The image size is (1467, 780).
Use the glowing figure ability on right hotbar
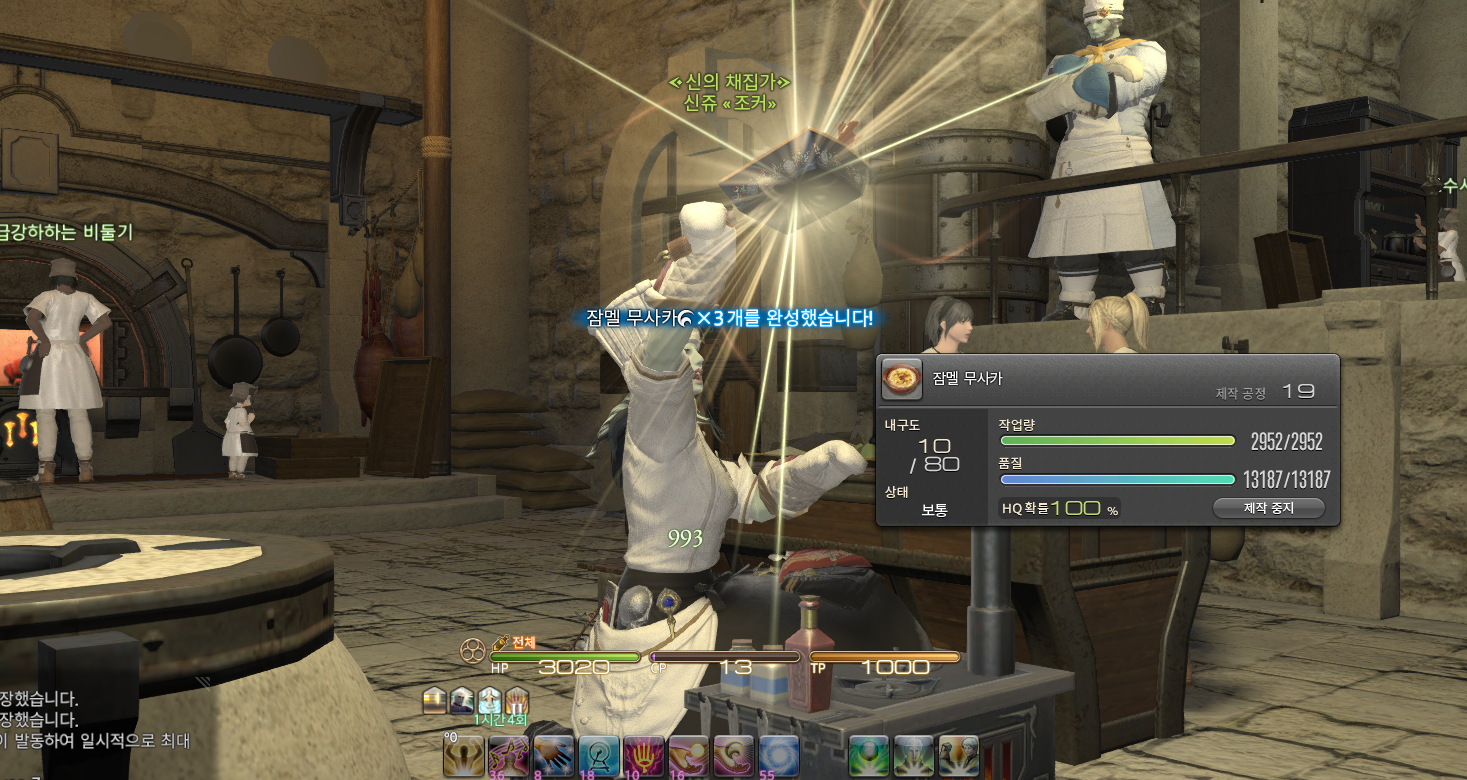click(913, 755)
